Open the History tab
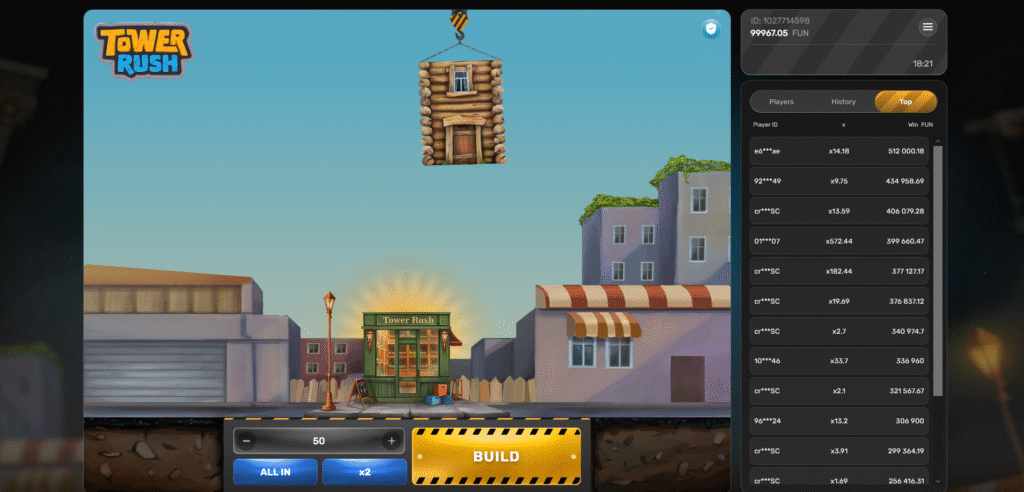Viewport: 1024px width, 492px height. coord(843,102)
